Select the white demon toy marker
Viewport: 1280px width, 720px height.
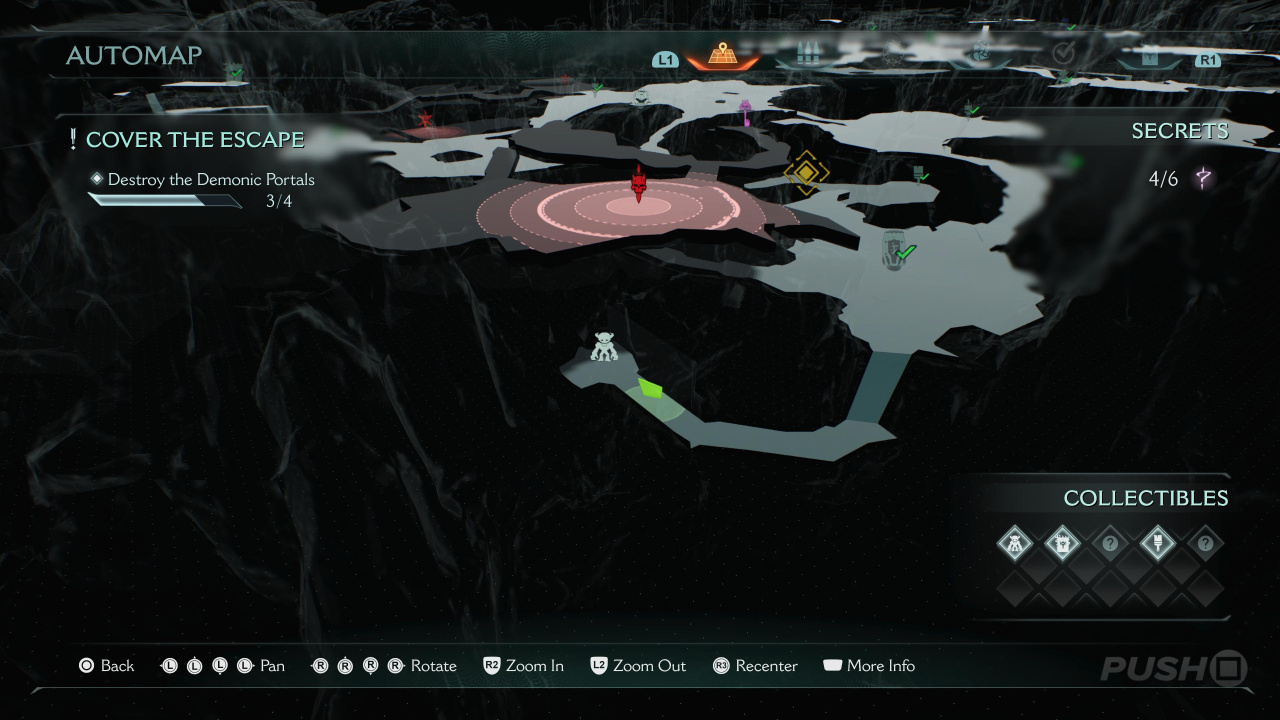coord(604,347)
